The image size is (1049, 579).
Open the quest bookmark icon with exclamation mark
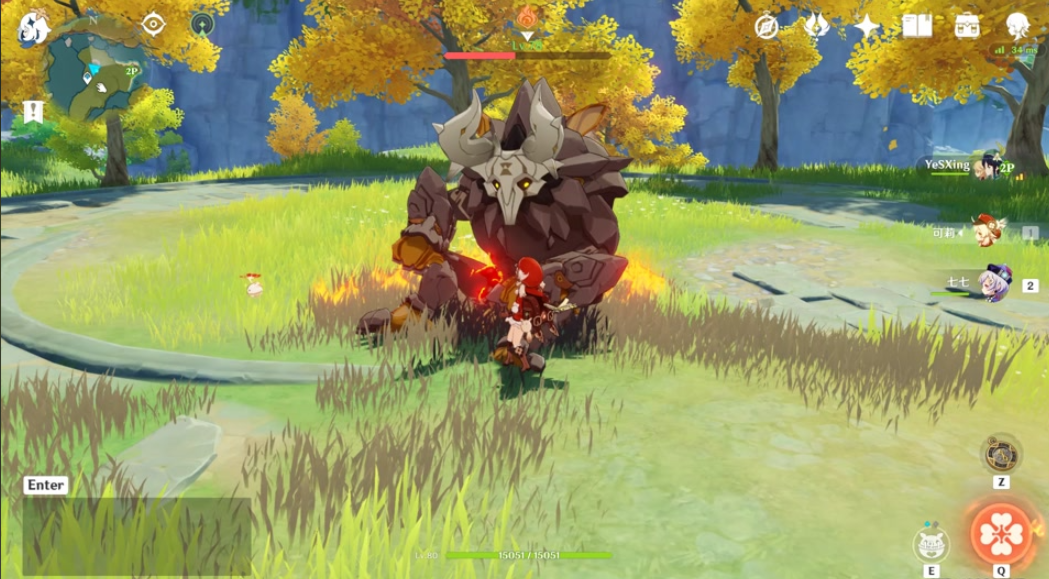click(34, 112)
